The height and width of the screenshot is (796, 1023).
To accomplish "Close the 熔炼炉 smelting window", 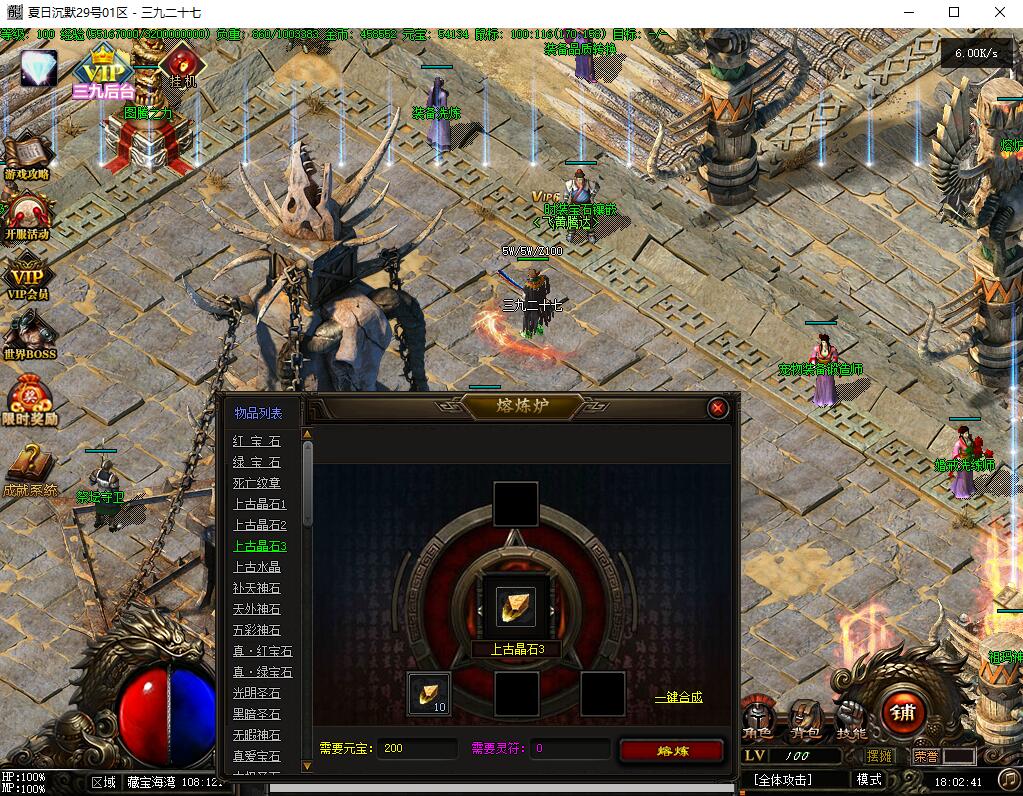I will click(x=717, y=408).
